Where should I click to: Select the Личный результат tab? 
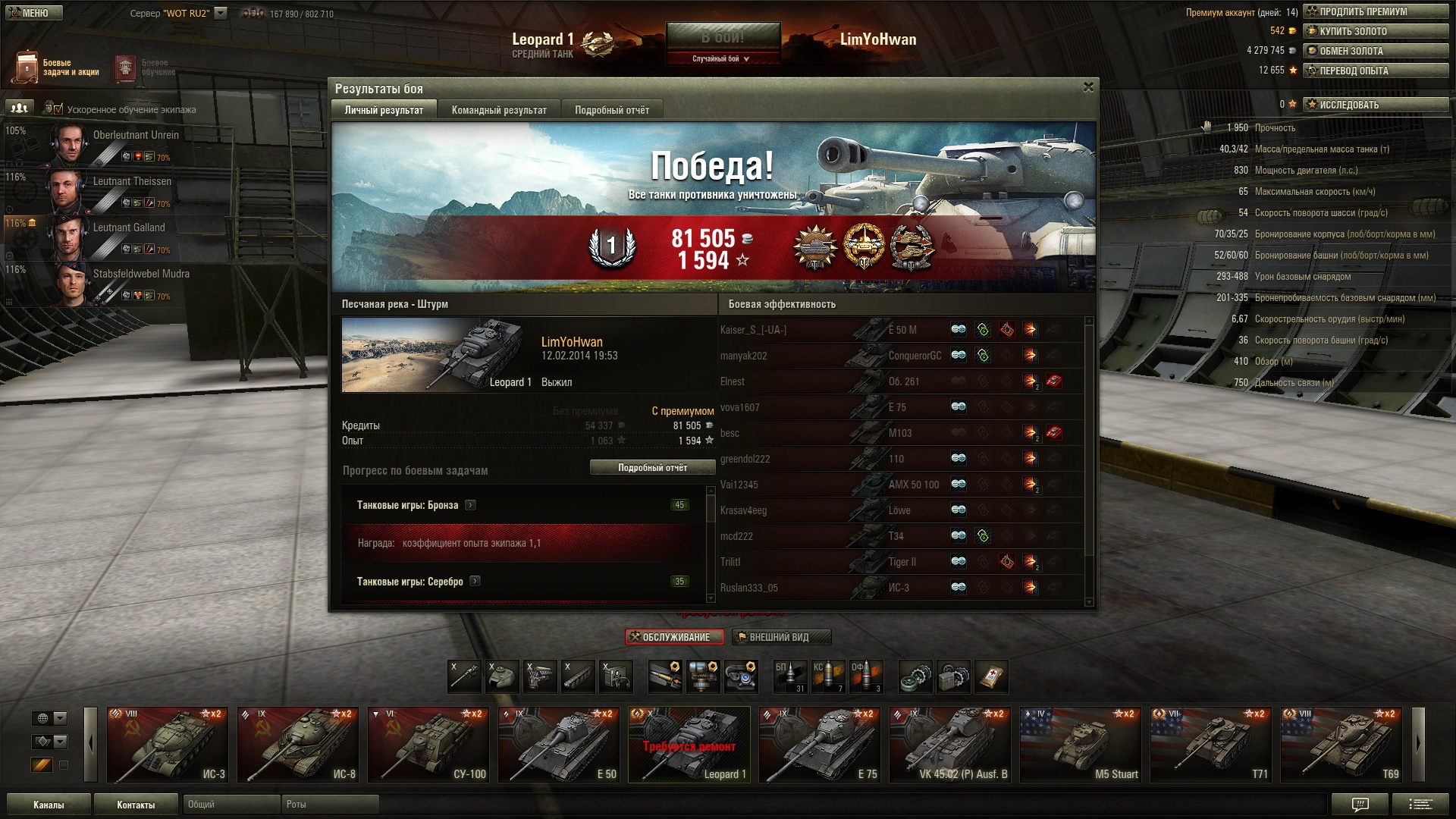384,110
